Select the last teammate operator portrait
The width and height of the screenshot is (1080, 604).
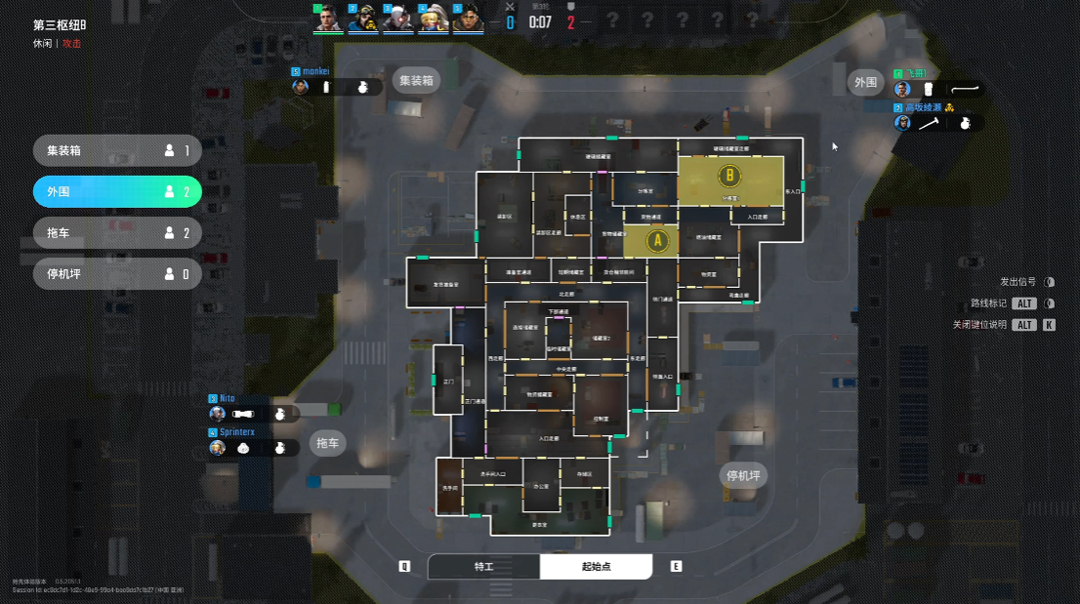(468, 19)
